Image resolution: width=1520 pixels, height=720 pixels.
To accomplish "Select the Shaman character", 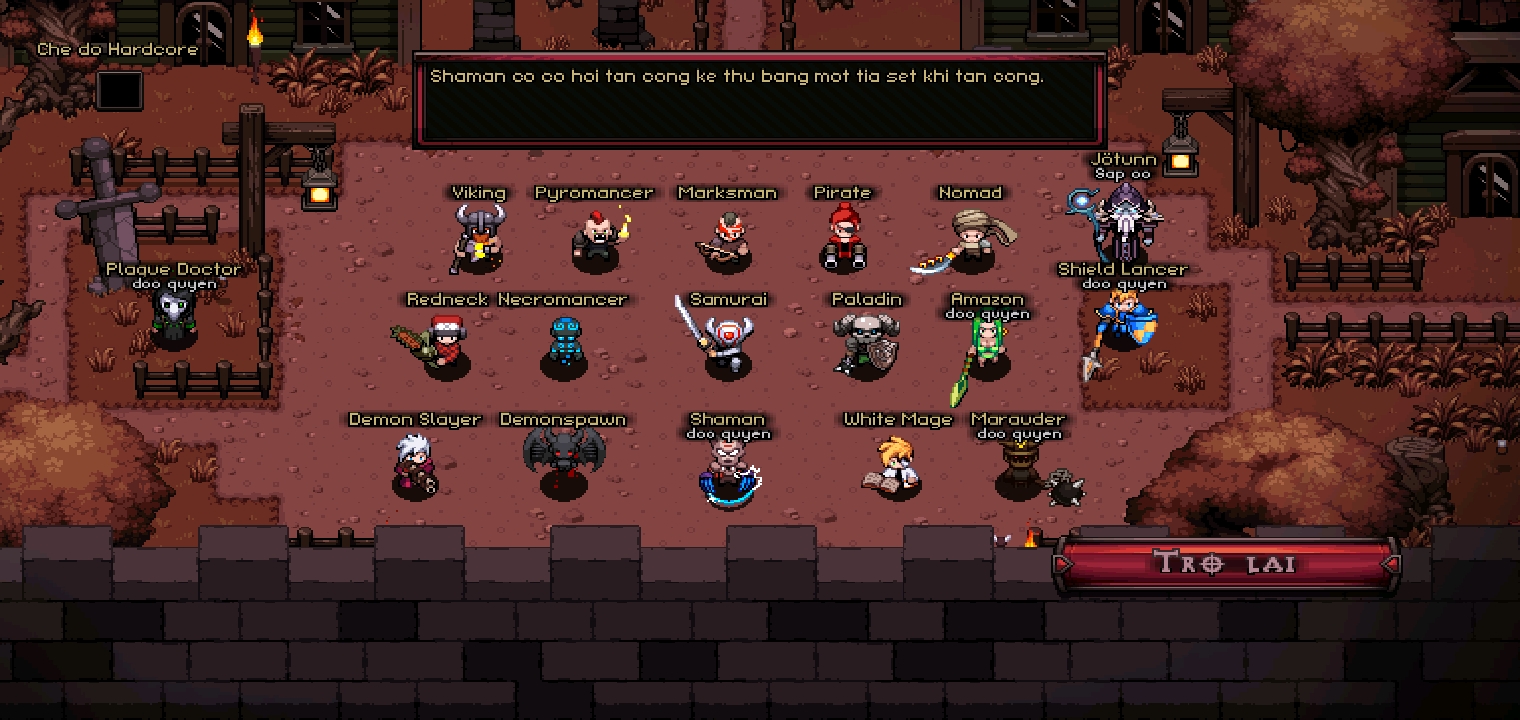I will click(x=727, y=470).
